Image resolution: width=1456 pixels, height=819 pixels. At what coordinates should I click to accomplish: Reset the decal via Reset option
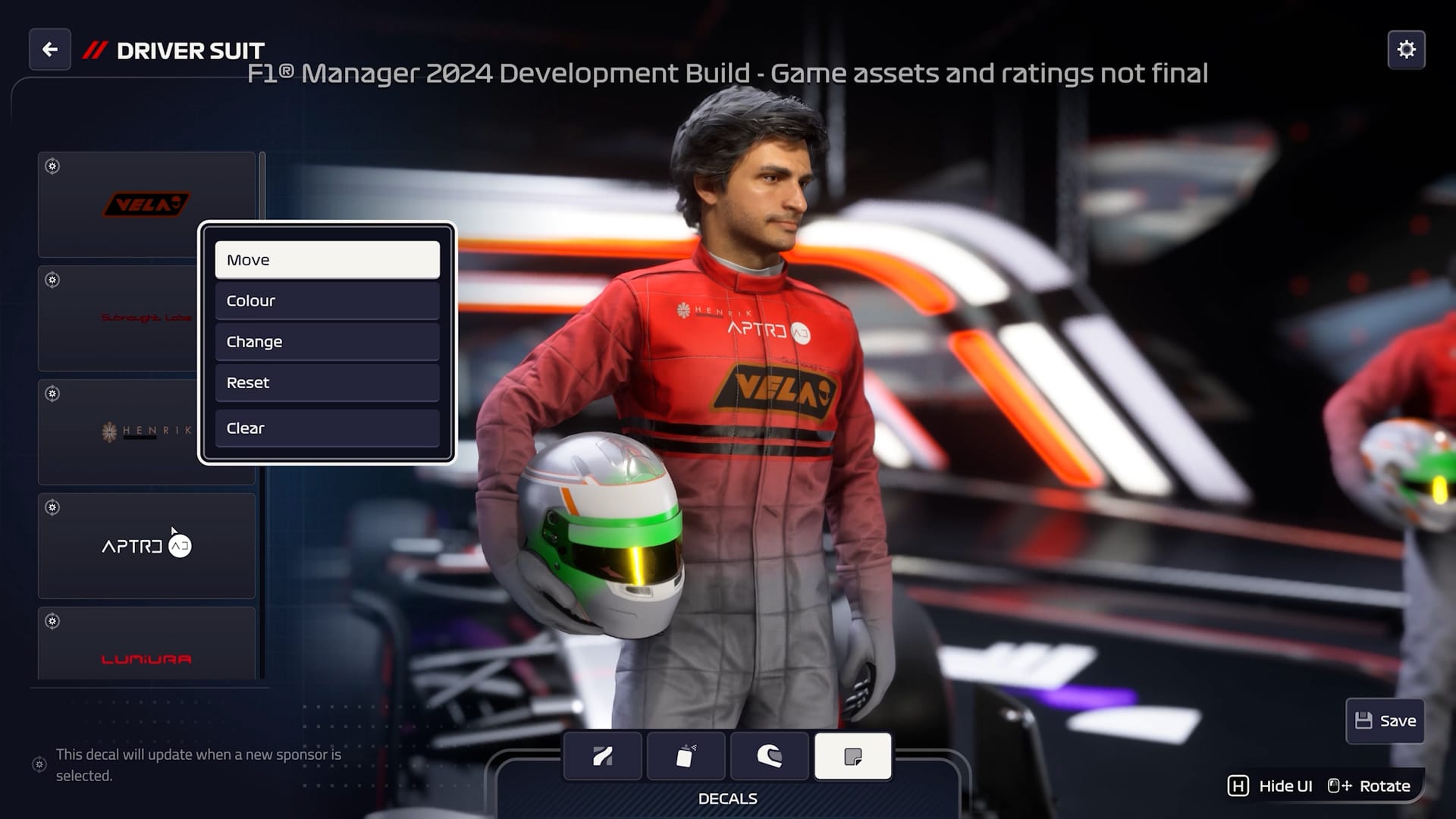327,383
